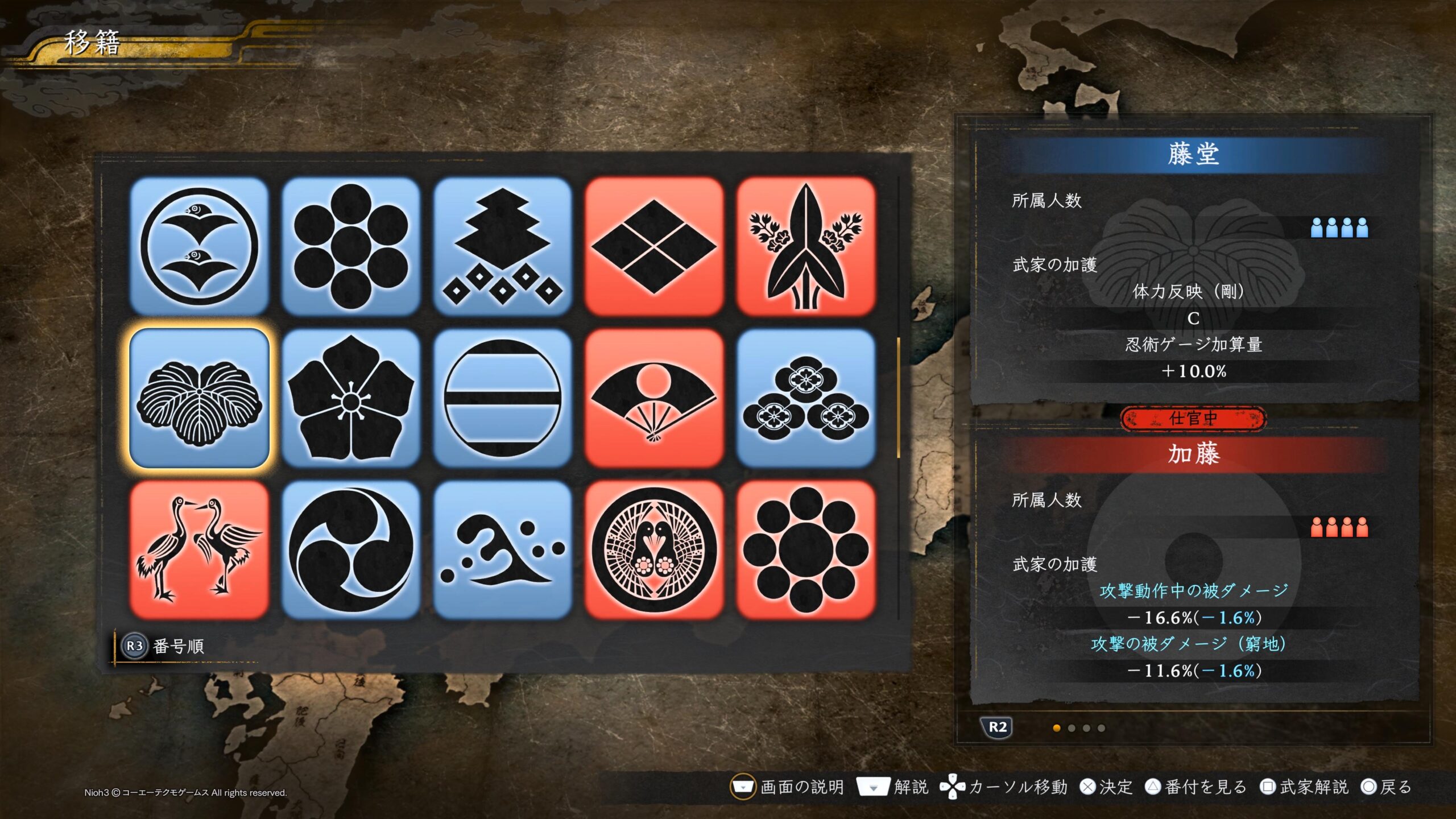Select the three clustered blossoms crest
1456x819 pixels.
pos(805,398)
